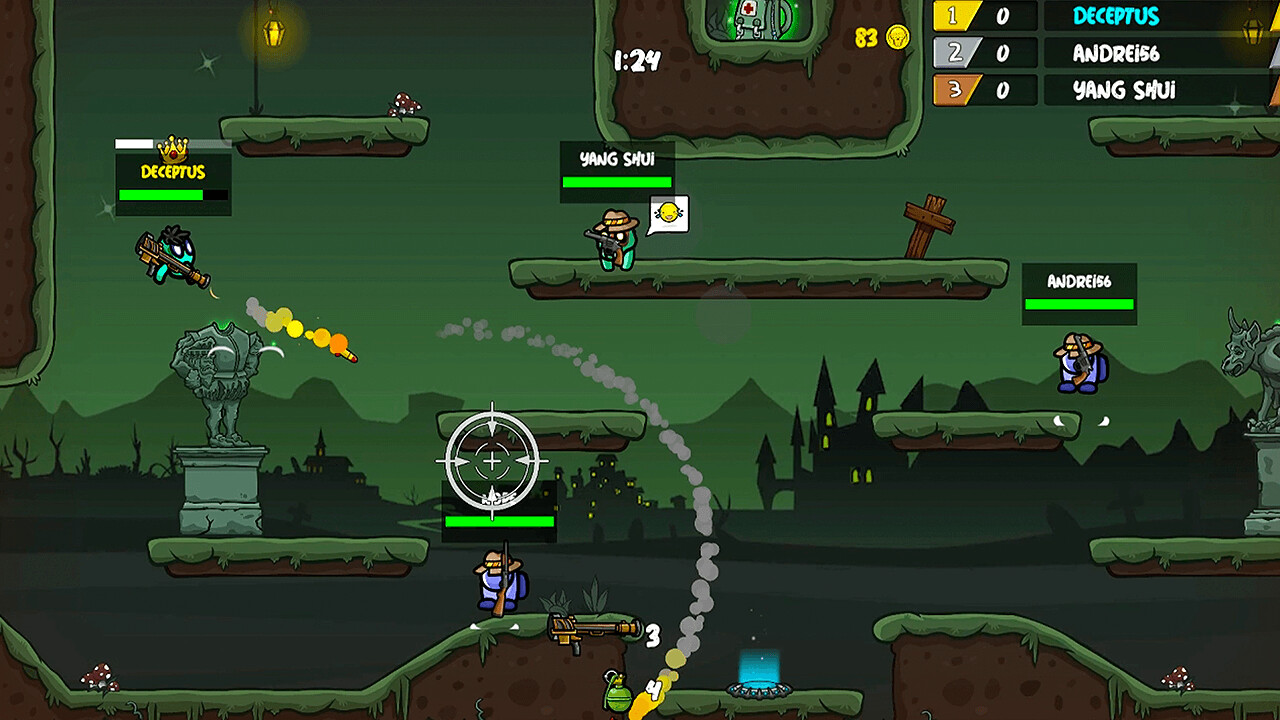Click the golden crown above DECEPTUS's name
1280x720 pixels.
point(175,149)
